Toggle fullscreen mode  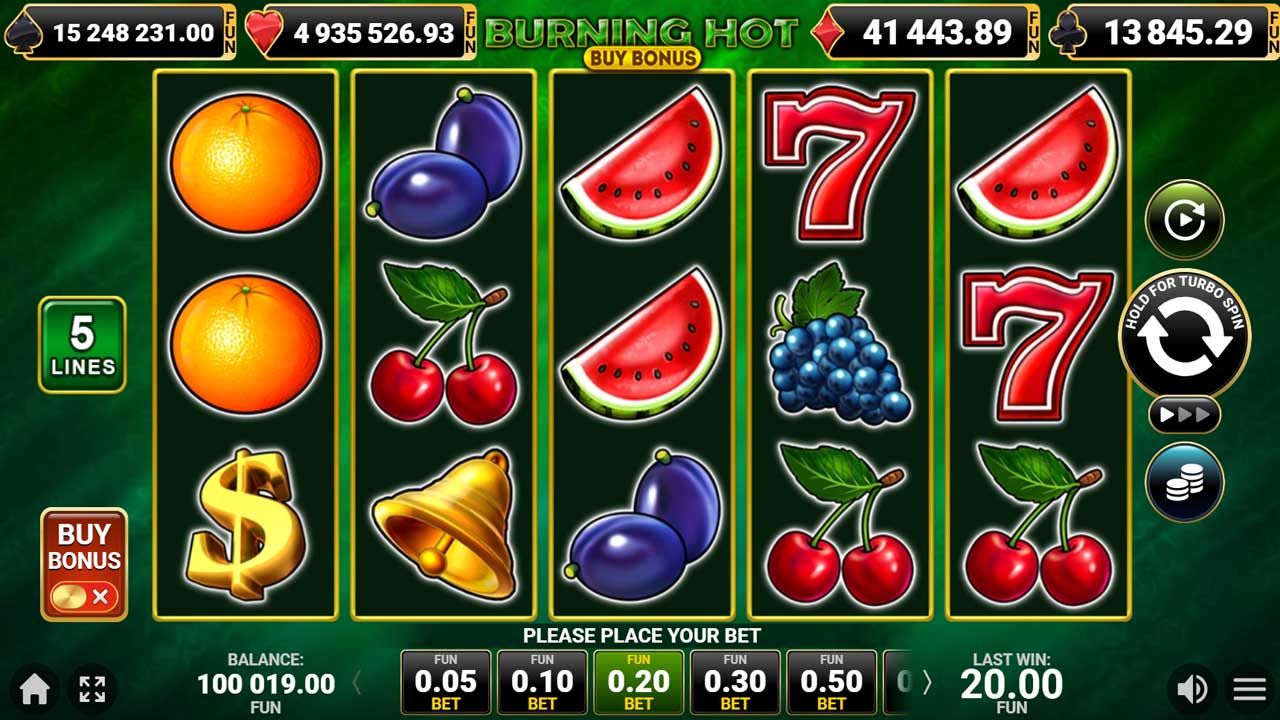pyautogui.click(x=92, y=688)
